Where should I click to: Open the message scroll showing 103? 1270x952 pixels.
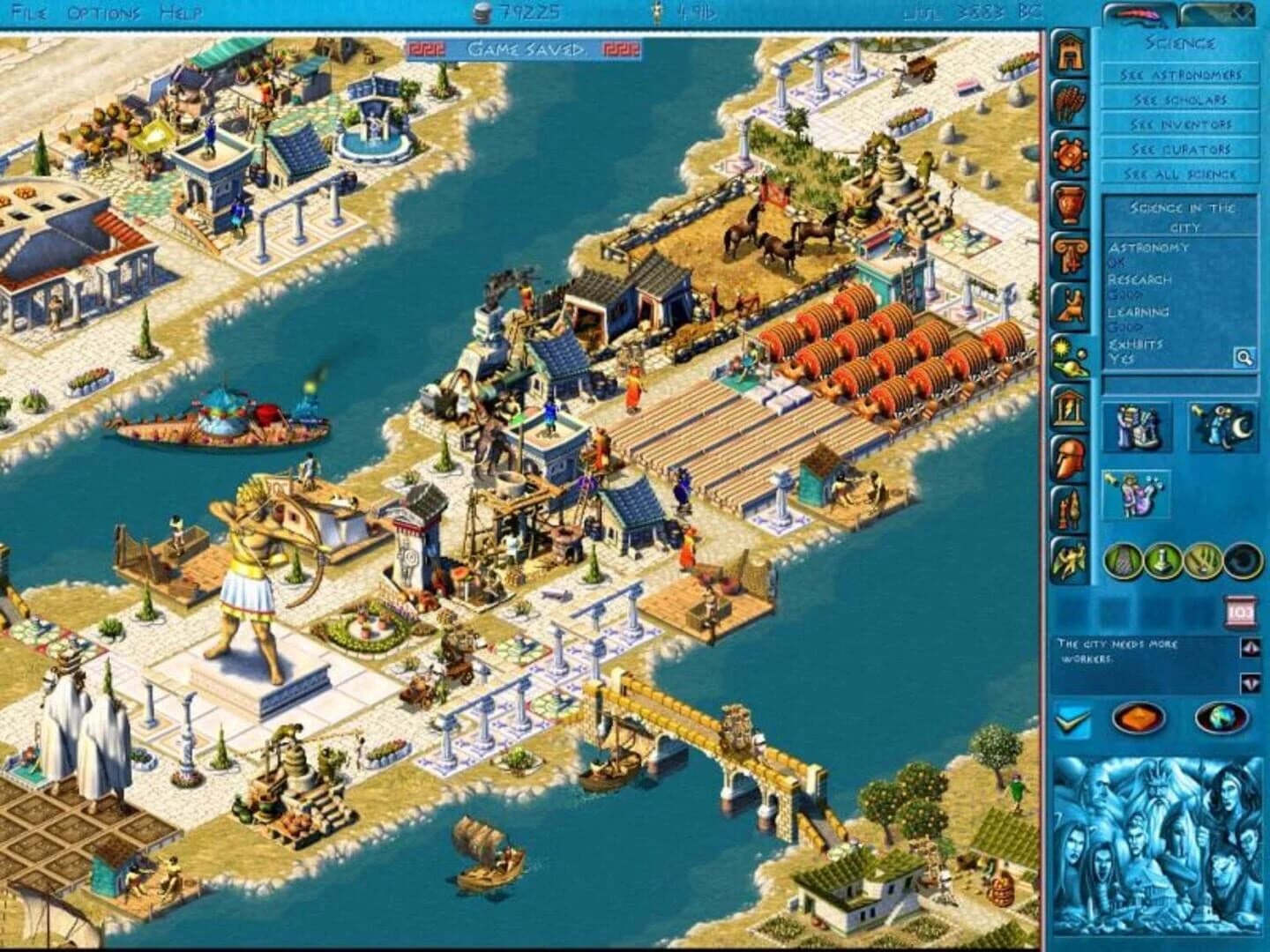tap(1238, 611)
